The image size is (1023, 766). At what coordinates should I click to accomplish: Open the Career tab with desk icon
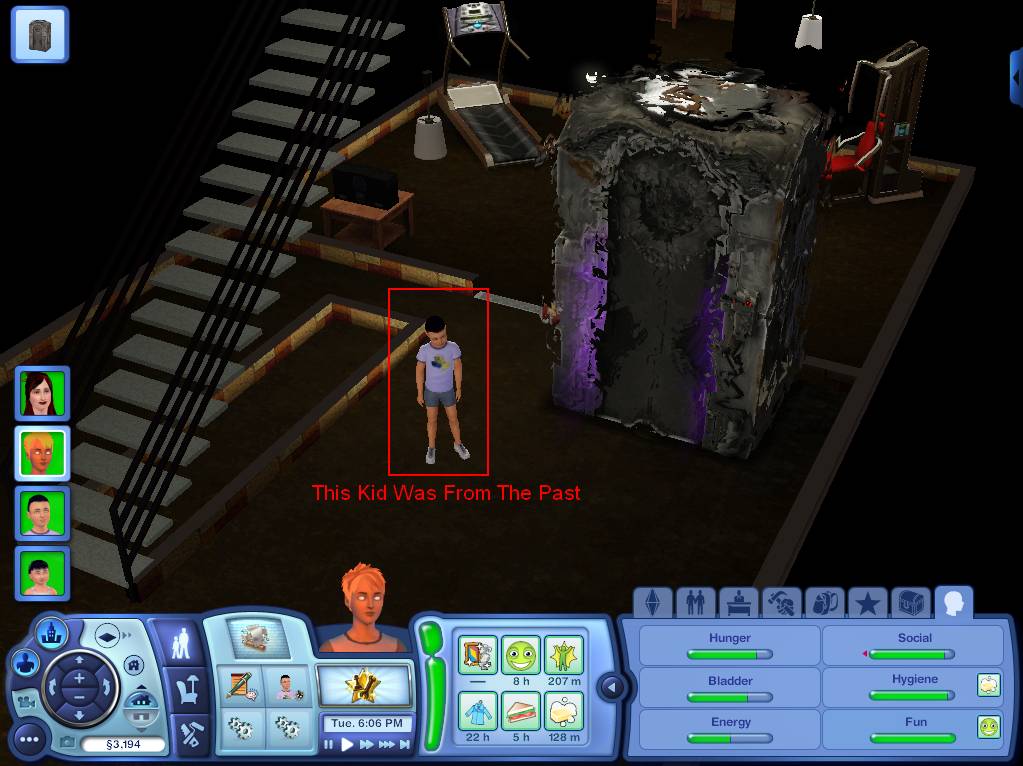[736, 603]
